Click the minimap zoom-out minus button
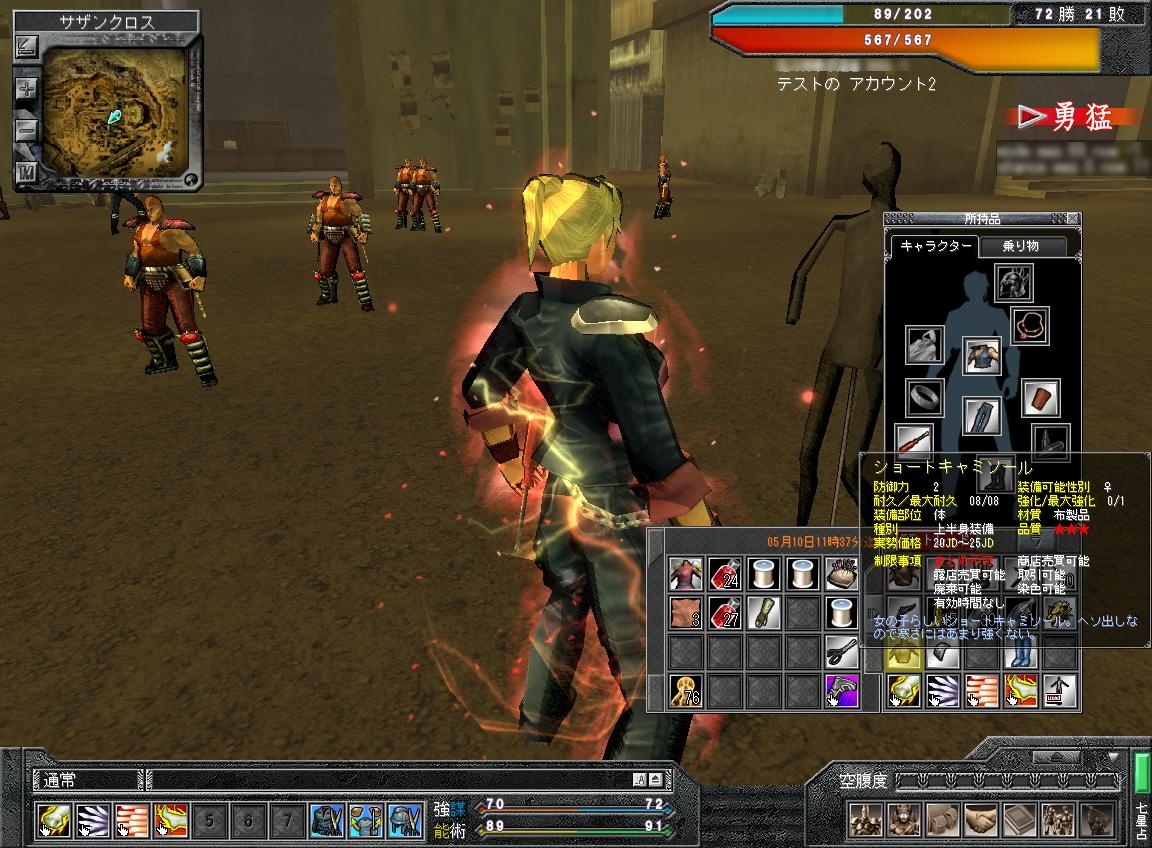 27,130
